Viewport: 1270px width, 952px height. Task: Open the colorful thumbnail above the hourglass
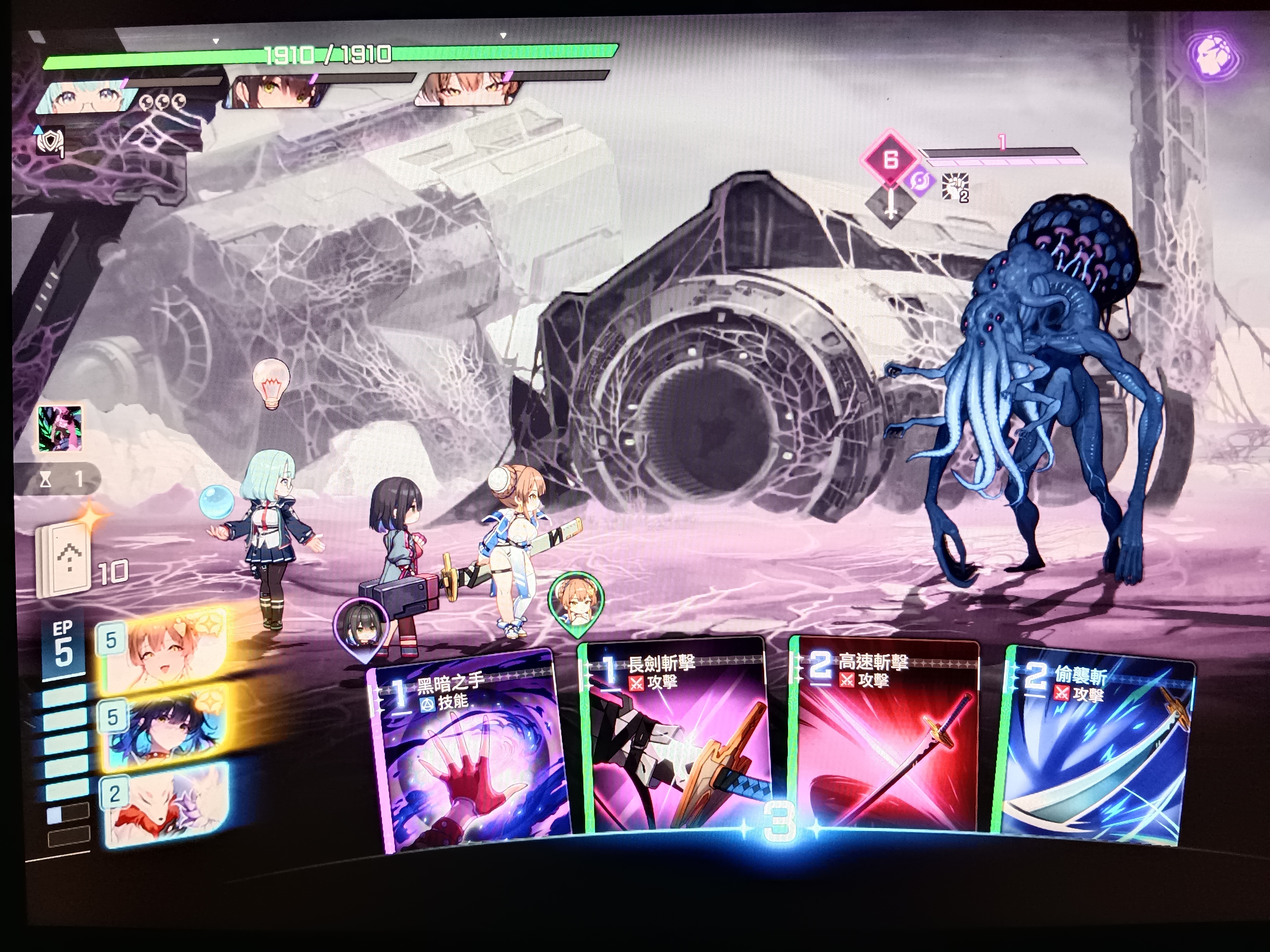(x=60, y=427)
